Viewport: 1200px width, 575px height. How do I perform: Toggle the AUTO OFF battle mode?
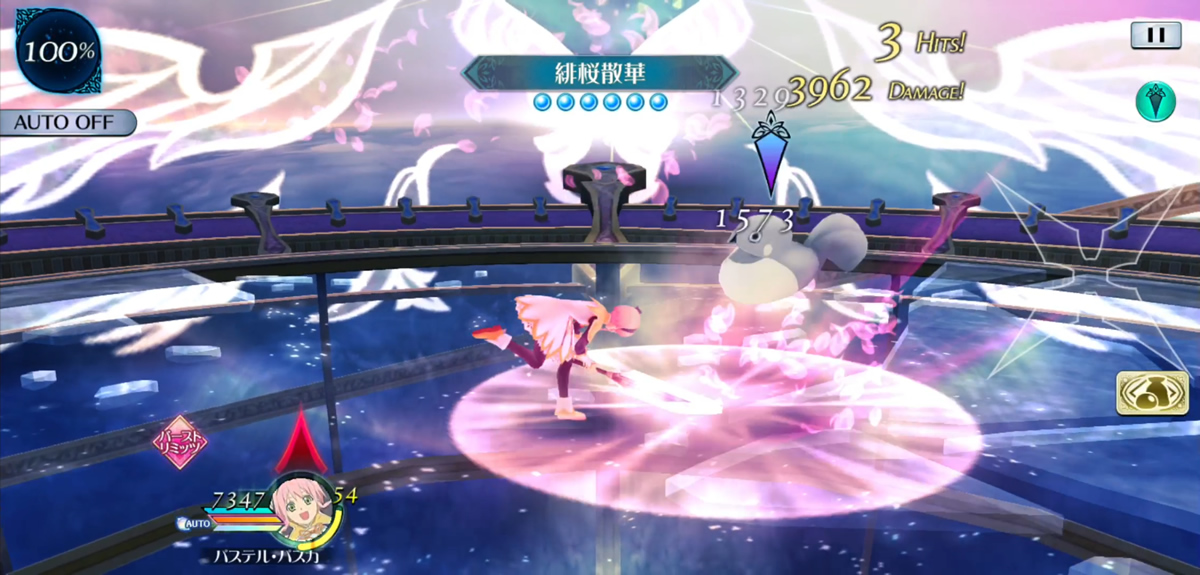(66, 123)
